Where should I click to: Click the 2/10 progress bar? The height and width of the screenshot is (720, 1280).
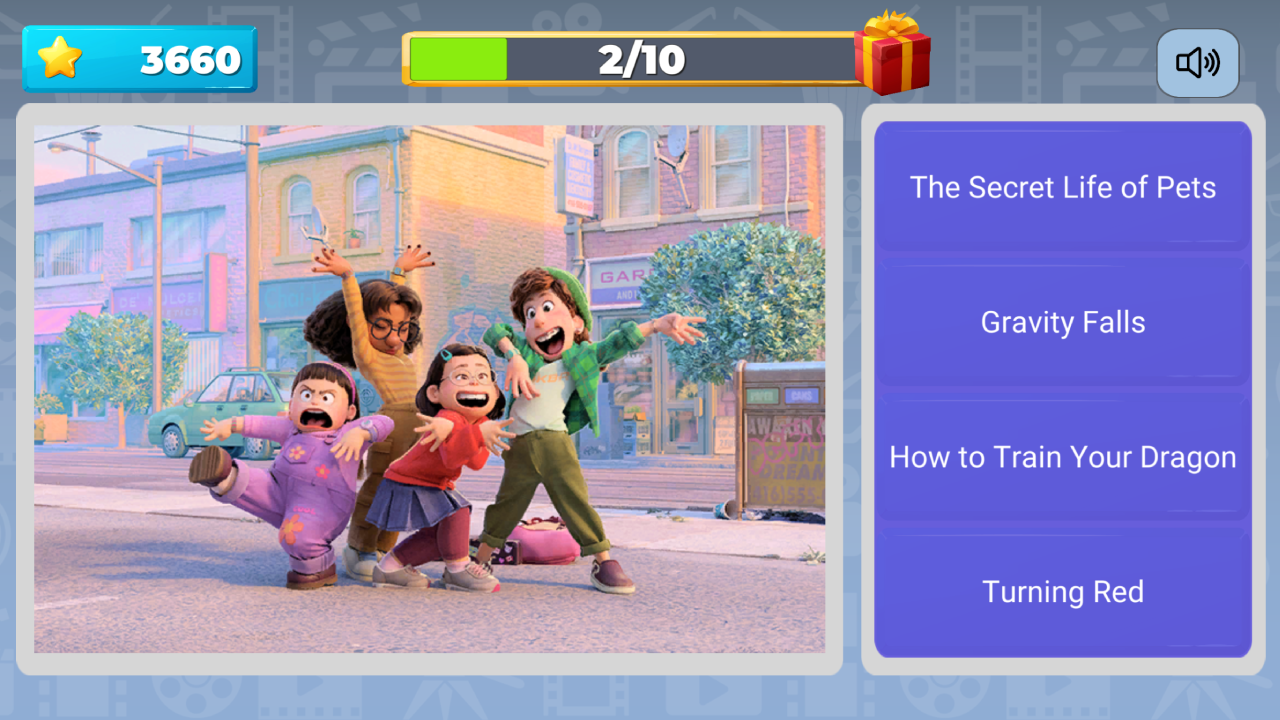point(640,60)
